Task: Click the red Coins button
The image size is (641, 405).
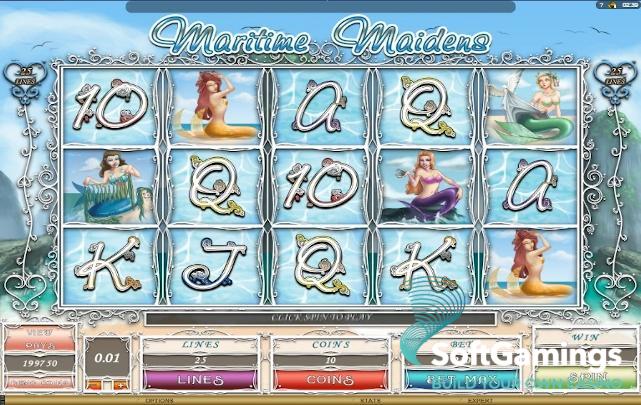Action: (329, 380)
